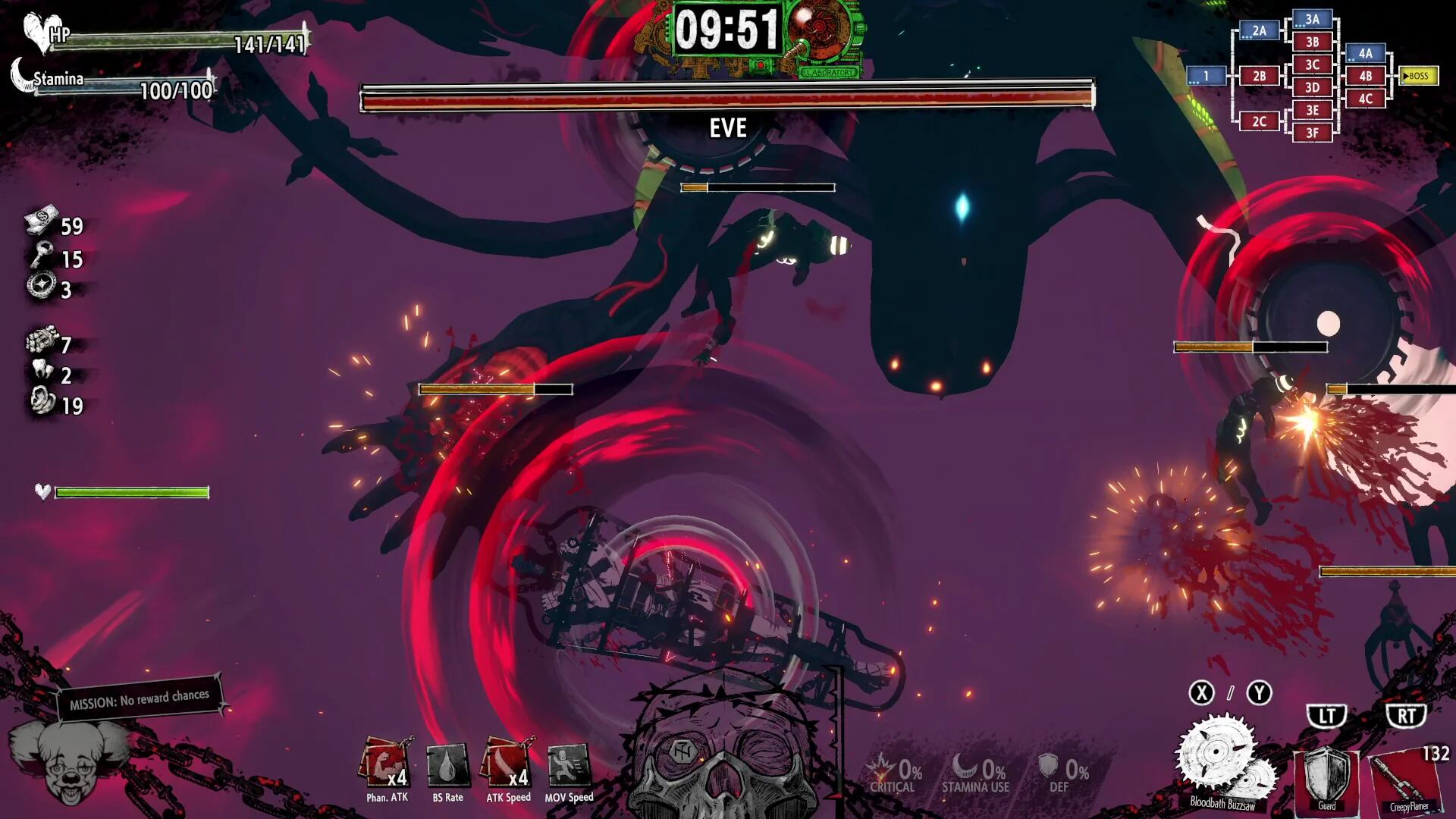Use the Guard shield skill
The image size is (1456, 819).
click(1326, 777)
